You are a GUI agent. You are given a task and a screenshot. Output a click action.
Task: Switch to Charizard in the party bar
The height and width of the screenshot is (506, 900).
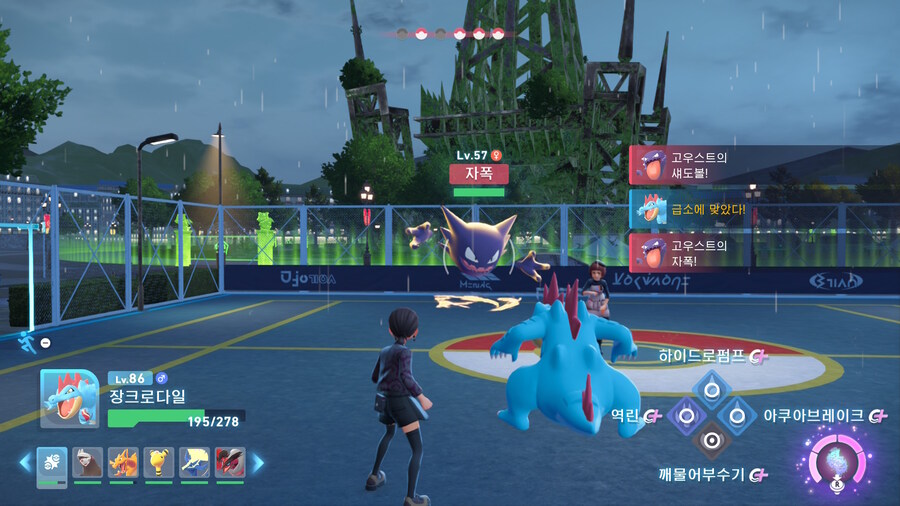pos(123,462)
